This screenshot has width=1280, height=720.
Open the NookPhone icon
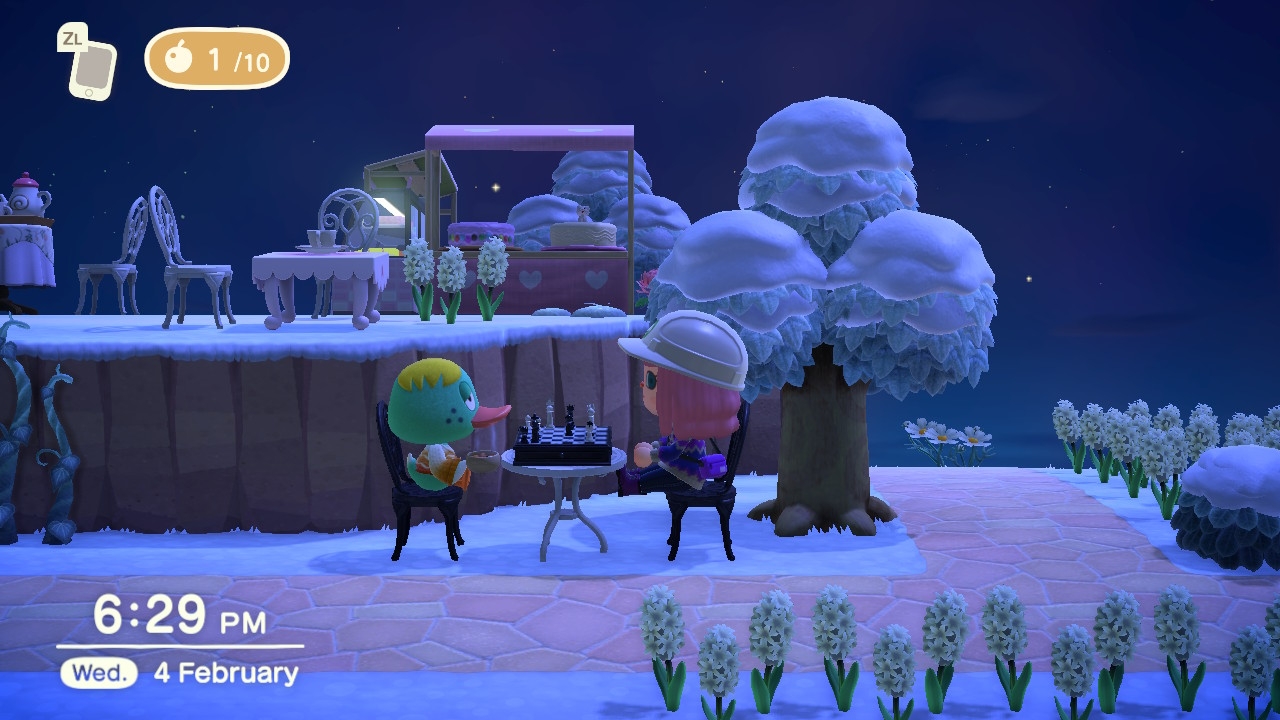(x=91, y=69)
